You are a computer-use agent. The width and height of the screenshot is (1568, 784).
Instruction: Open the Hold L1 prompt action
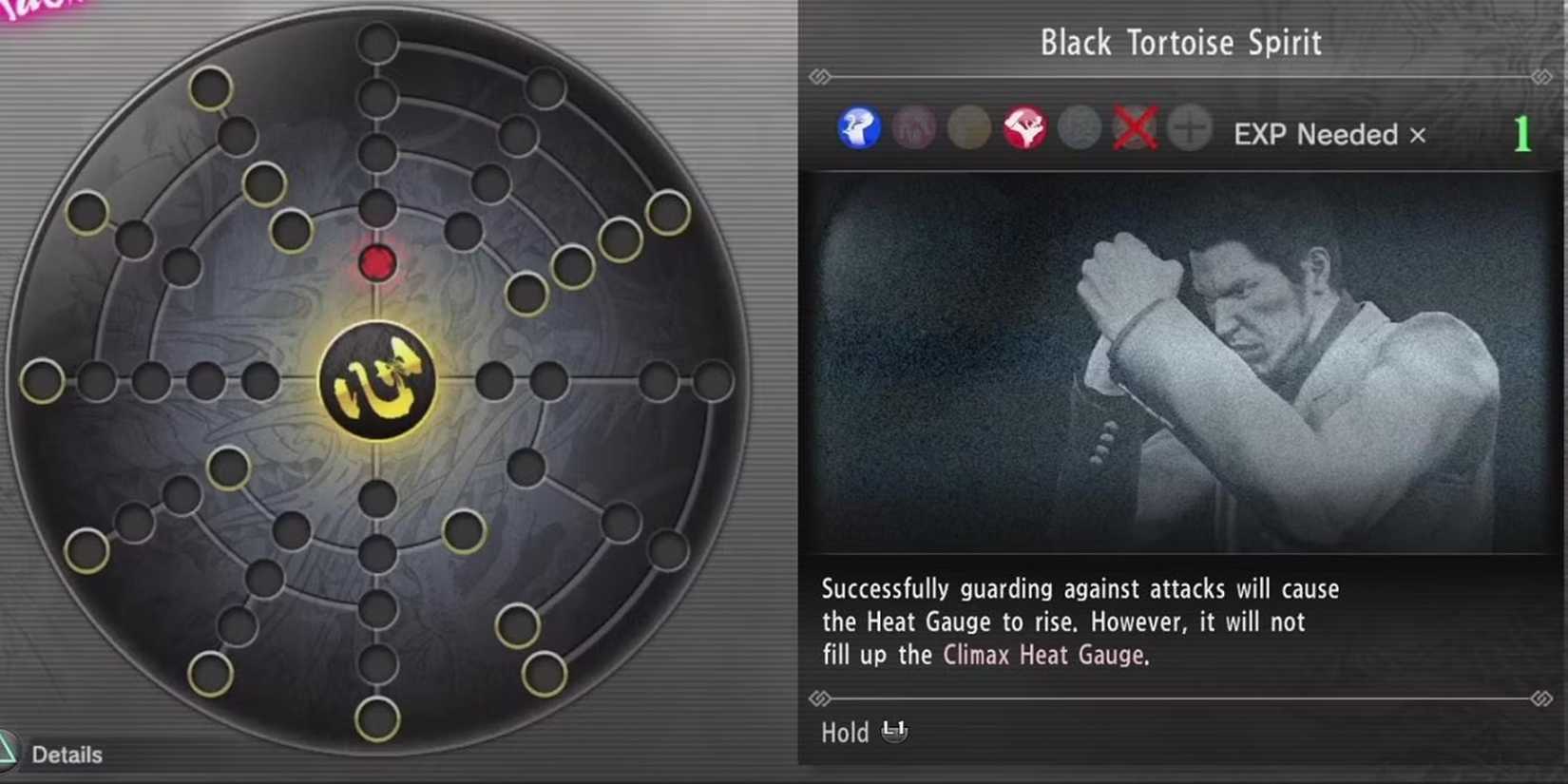click(865, 732)
